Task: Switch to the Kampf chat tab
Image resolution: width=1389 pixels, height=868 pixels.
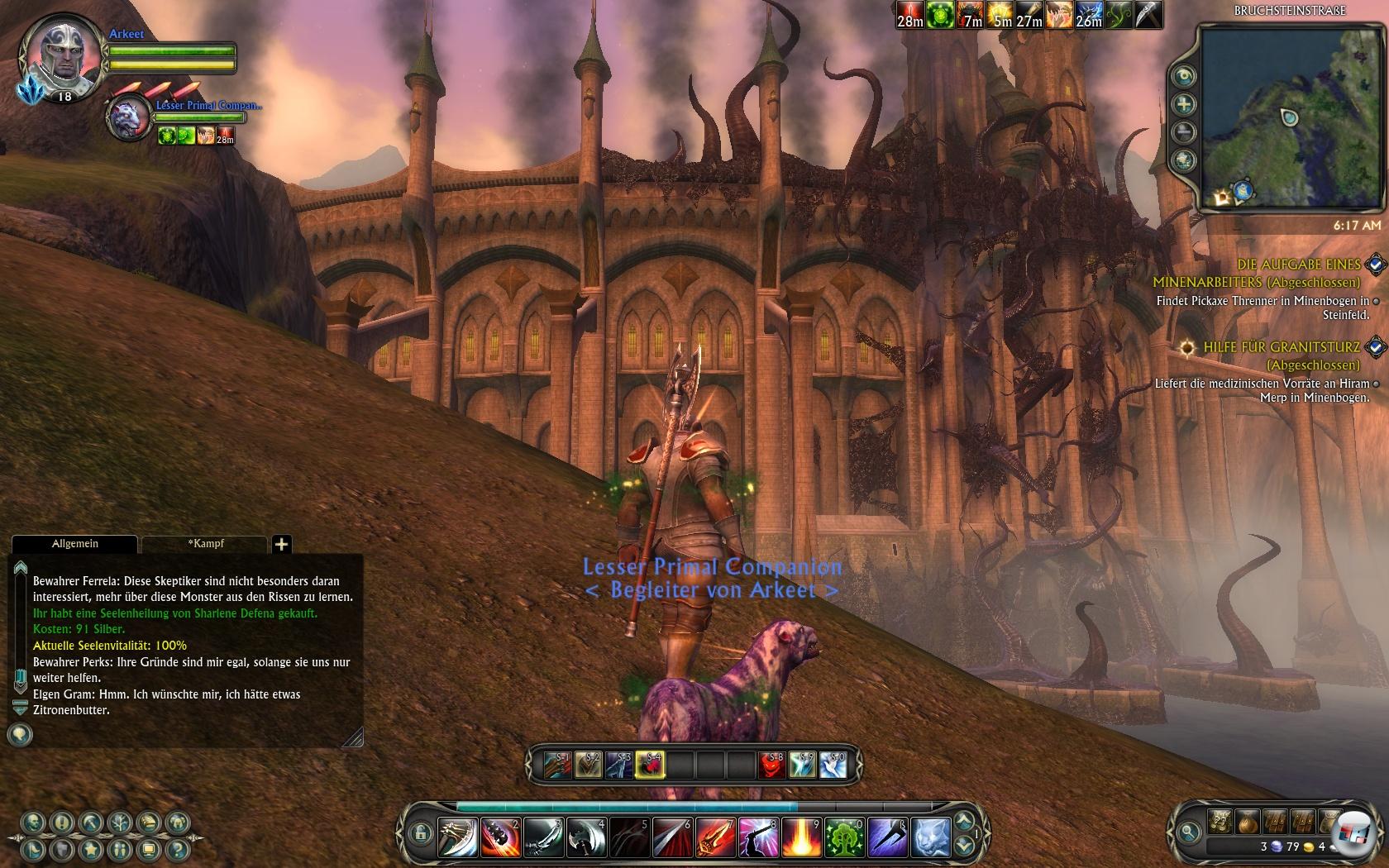Action: (205, 544)
